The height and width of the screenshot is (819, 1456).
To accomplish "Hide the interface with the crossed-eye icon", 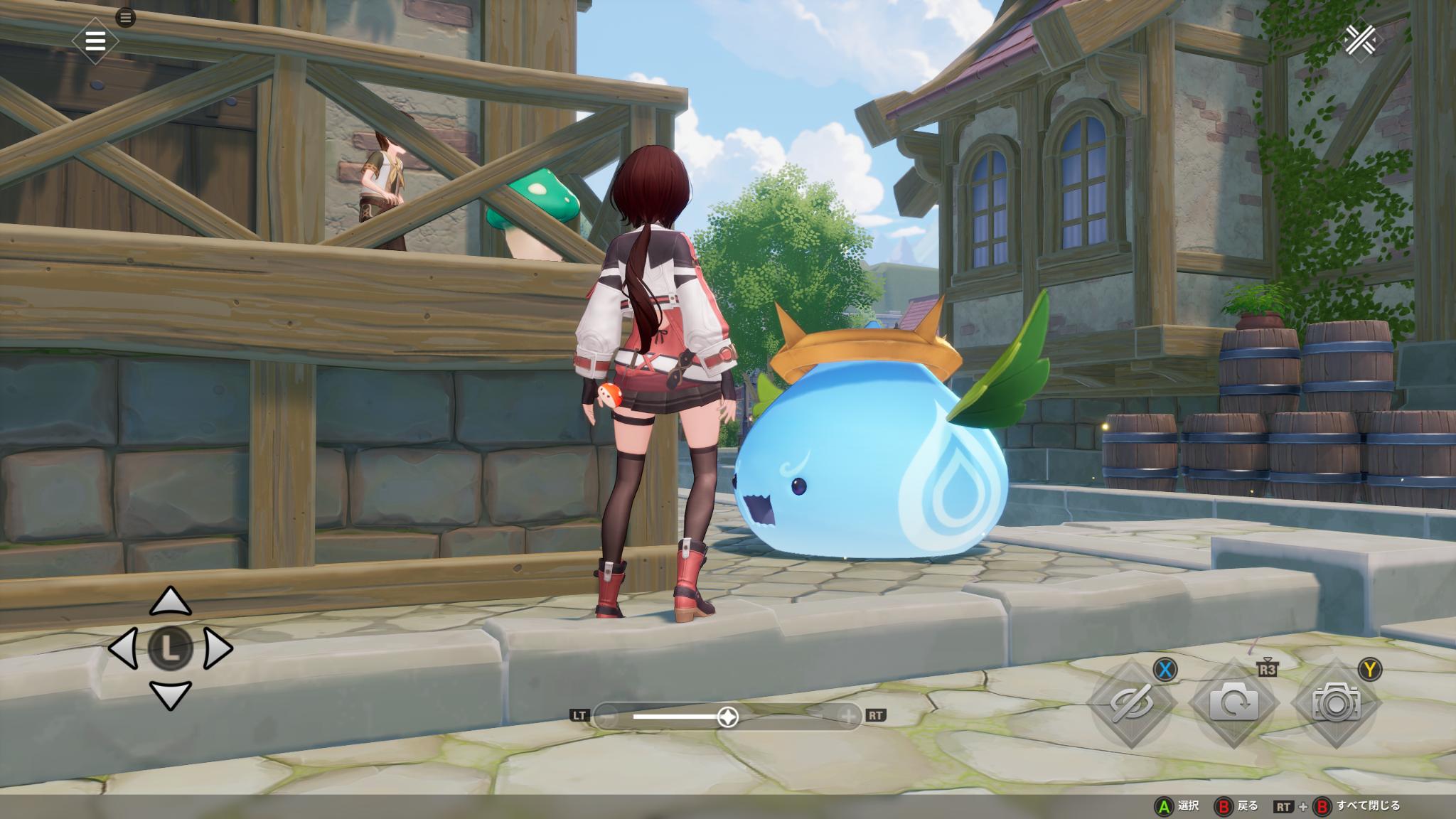I will tap(1132, 703).
